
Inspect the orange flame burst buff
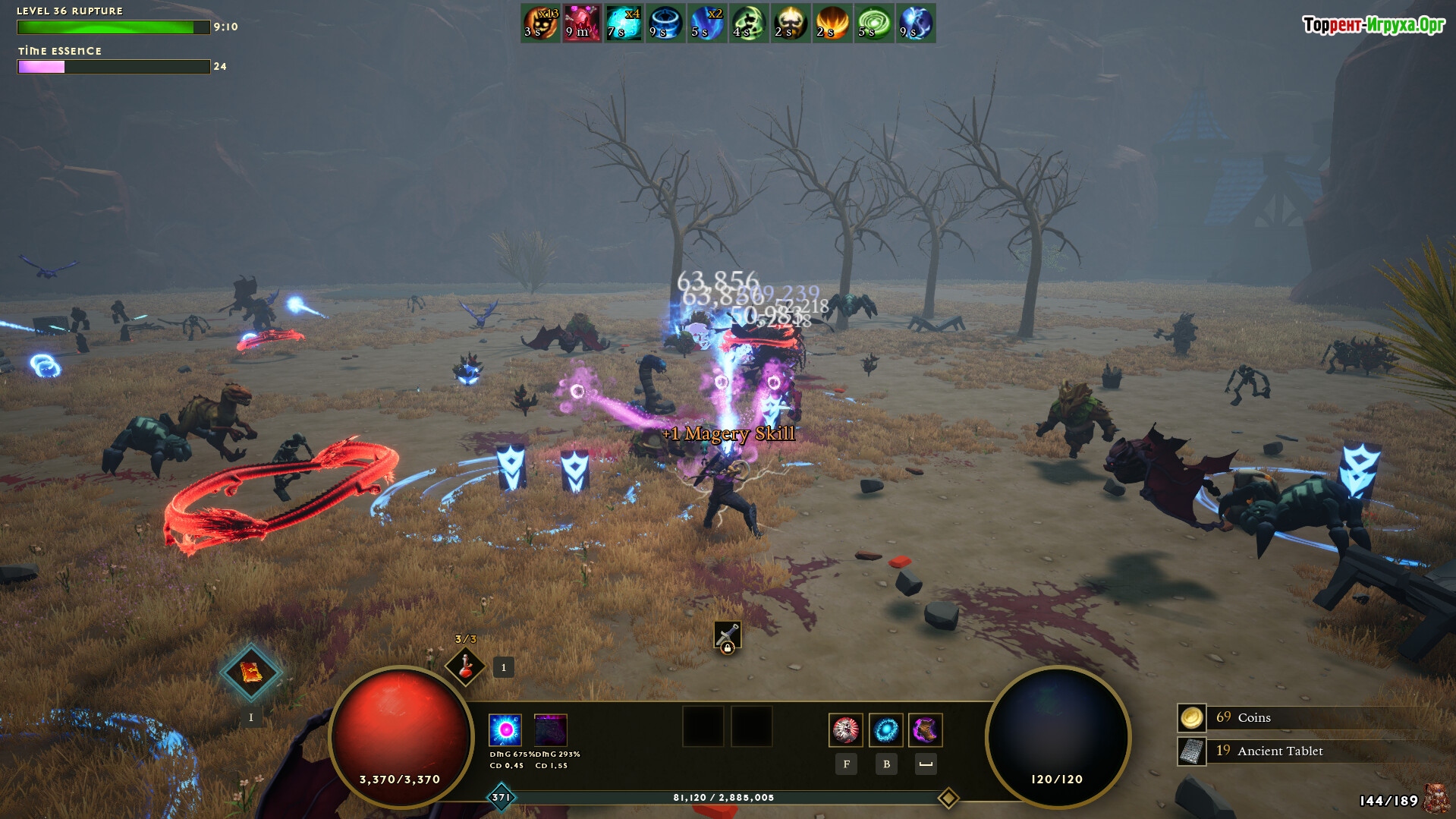coord(832,23)
